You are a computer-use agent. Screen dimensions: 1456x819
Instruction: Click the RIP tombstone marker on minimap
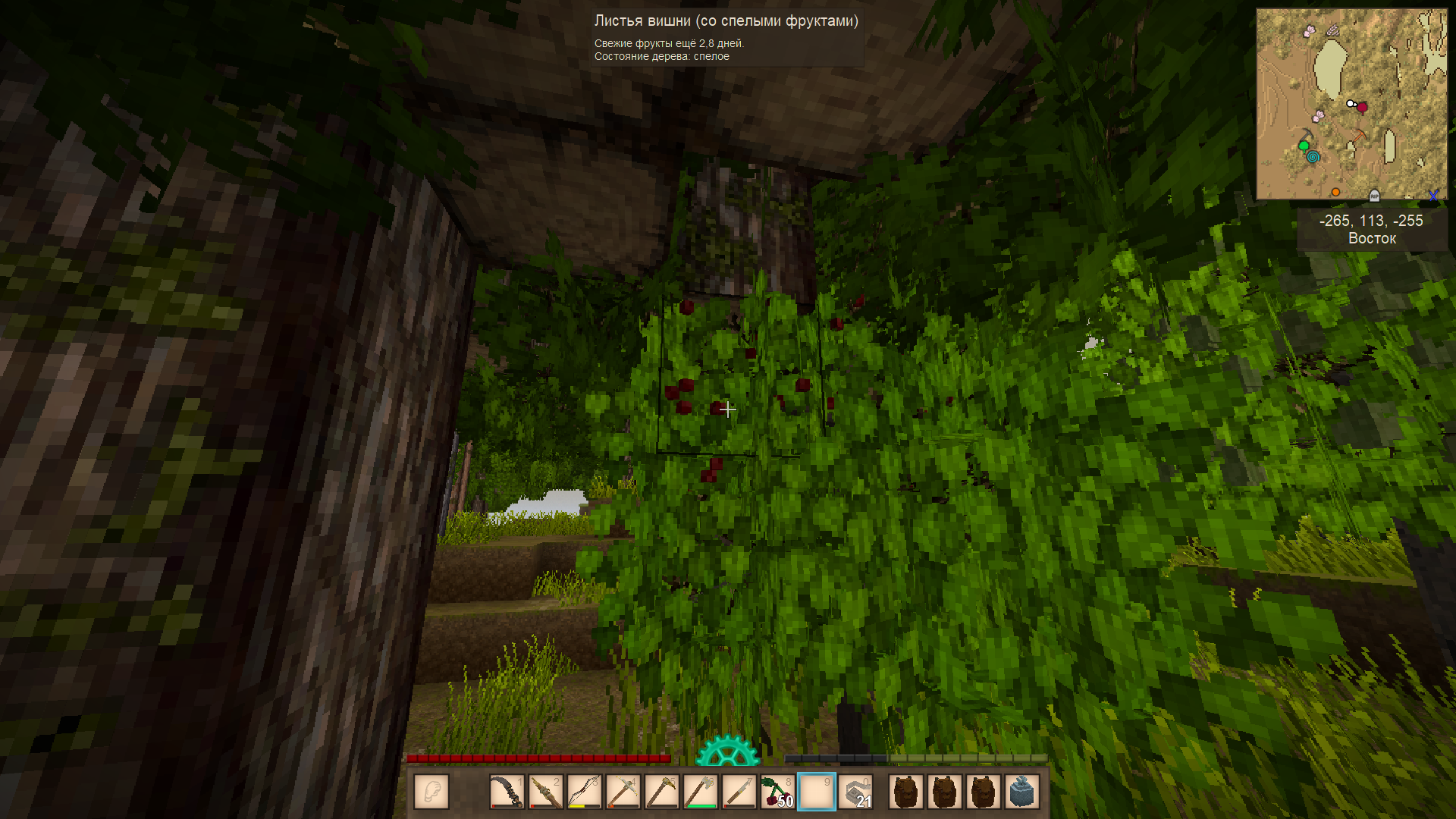point(1374,196)
